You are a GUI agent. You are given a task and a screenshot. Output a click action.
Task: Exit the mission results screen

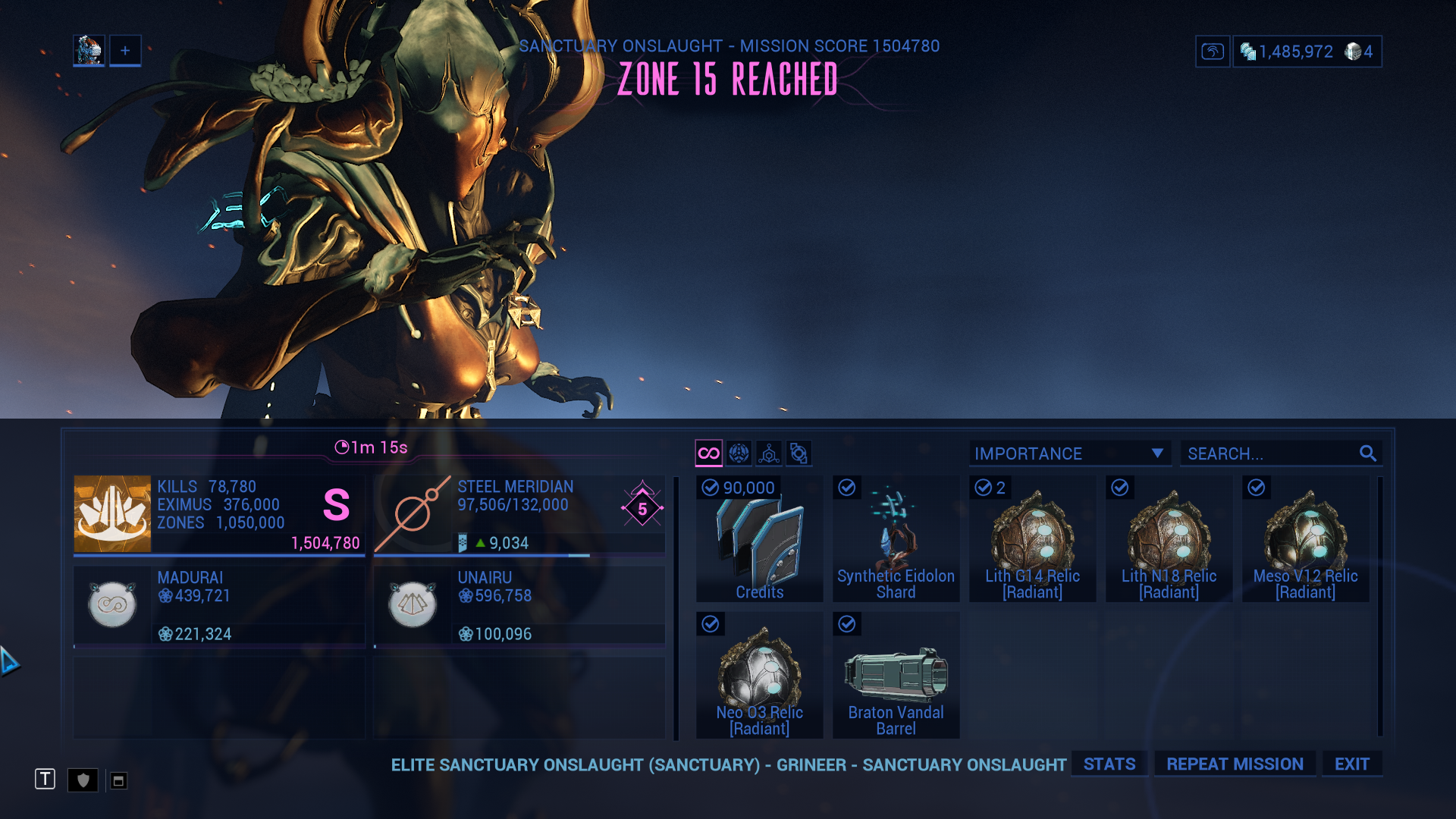[x=1351, y=764]
